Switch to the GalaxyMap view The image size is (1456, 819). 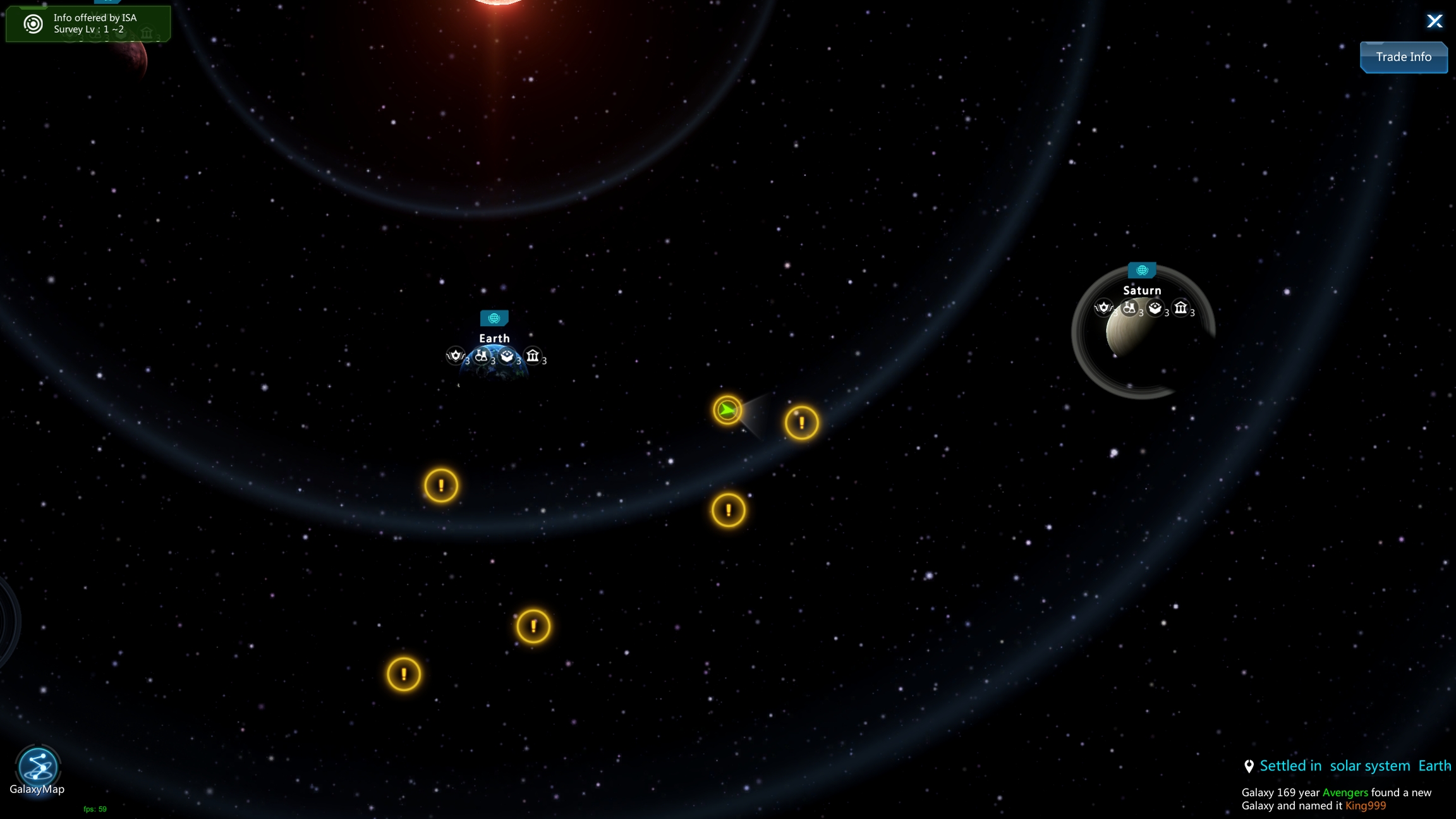pos(37,767)
